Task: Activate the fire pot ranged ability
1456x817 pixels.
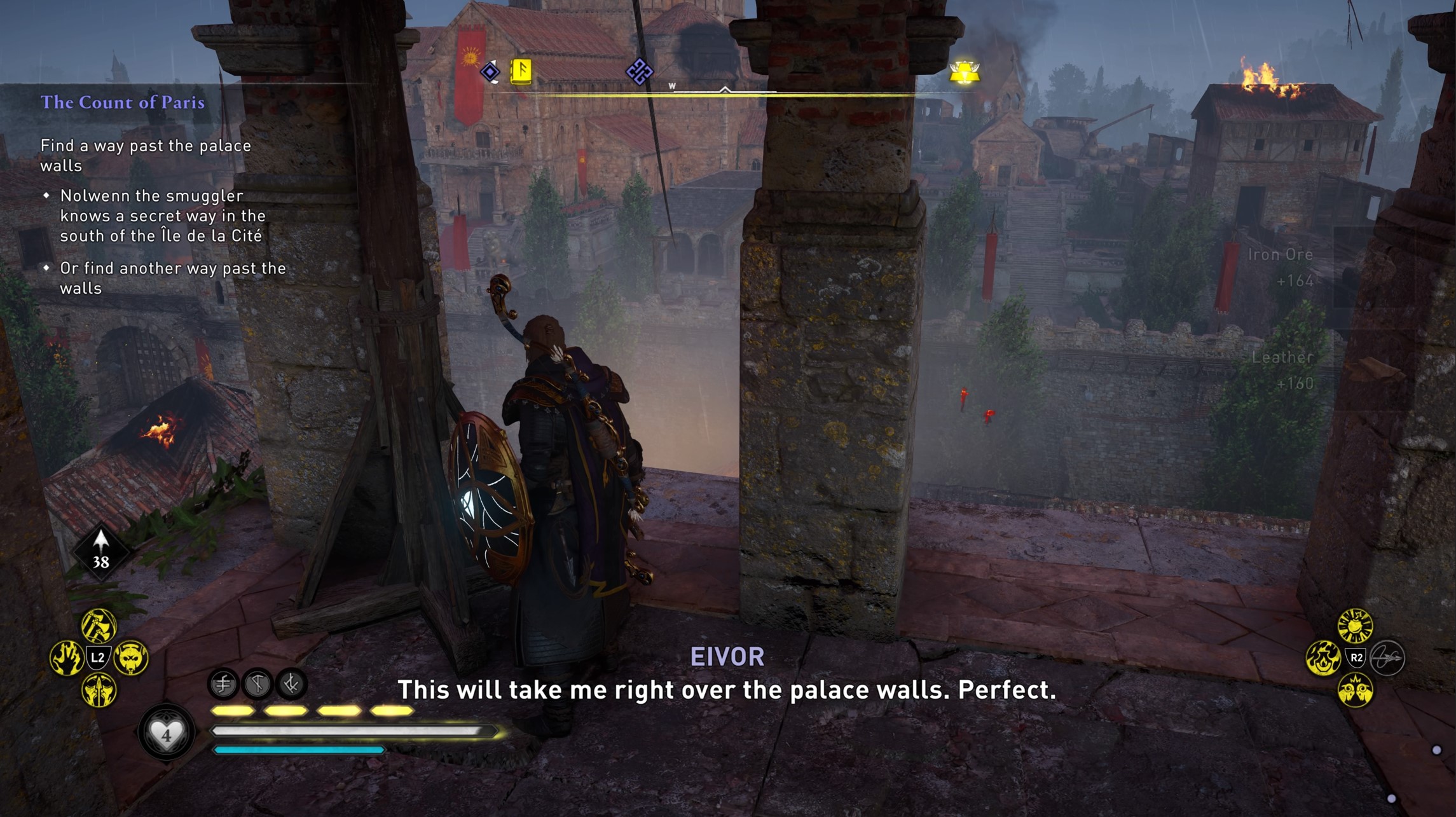Action: tap(1322, 658)
